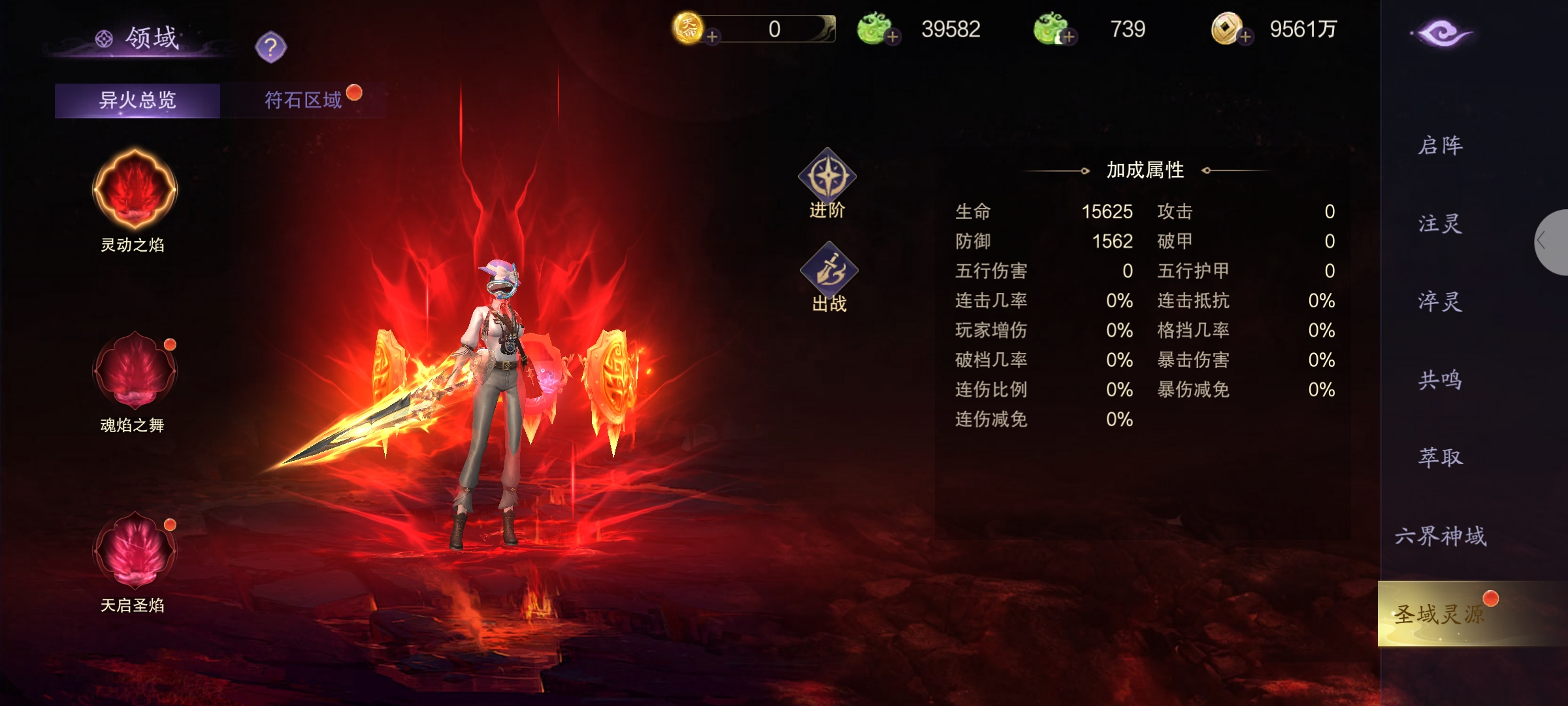1568x706 pixels.
Task: Add jade currency showing 39582
Action: point(892,37)
